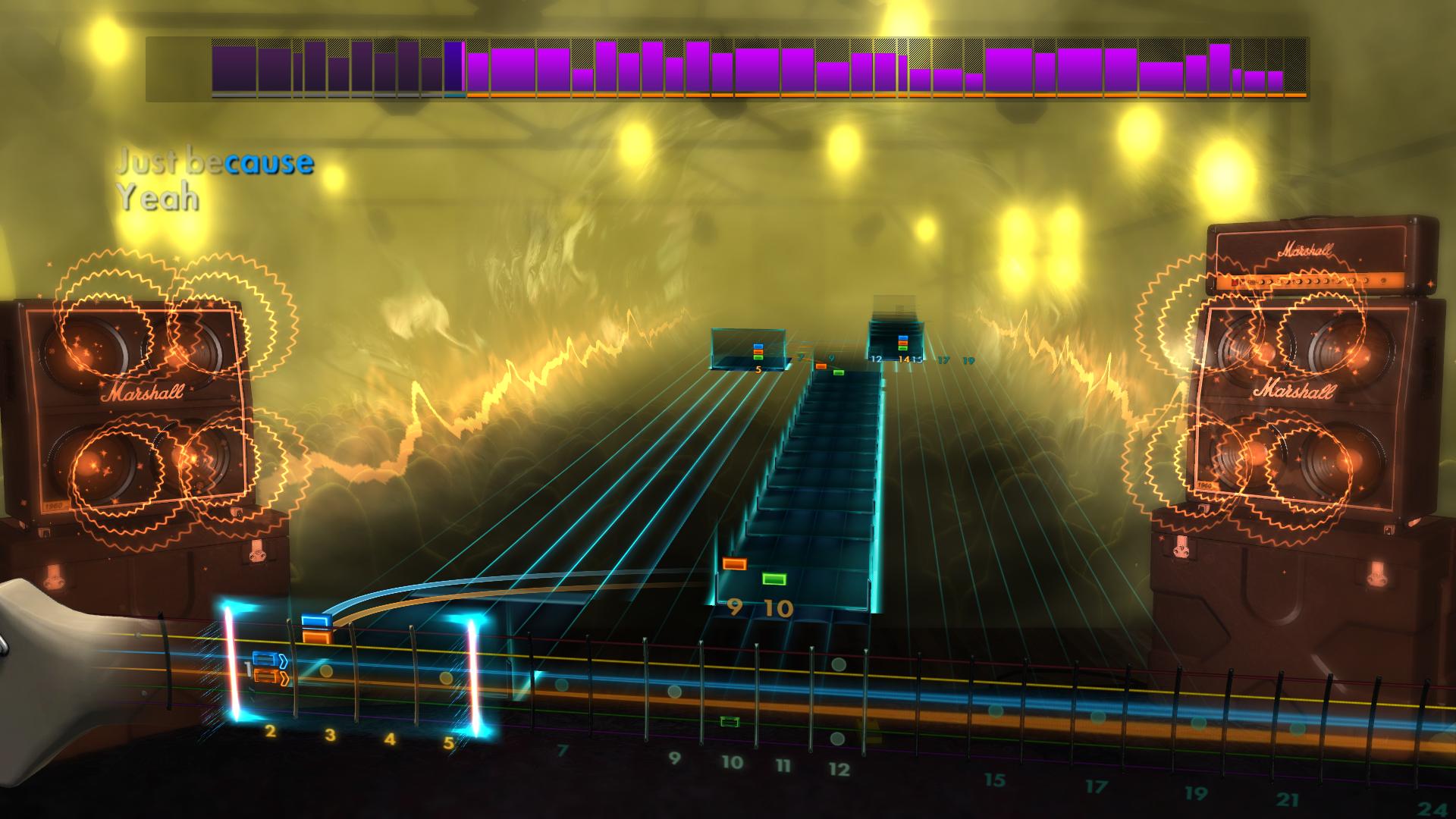Click the left Marshall speaker cabinet label
The width and height of the screenshot is (1456, 819).
pyautogui.click(x=143, y=391)
